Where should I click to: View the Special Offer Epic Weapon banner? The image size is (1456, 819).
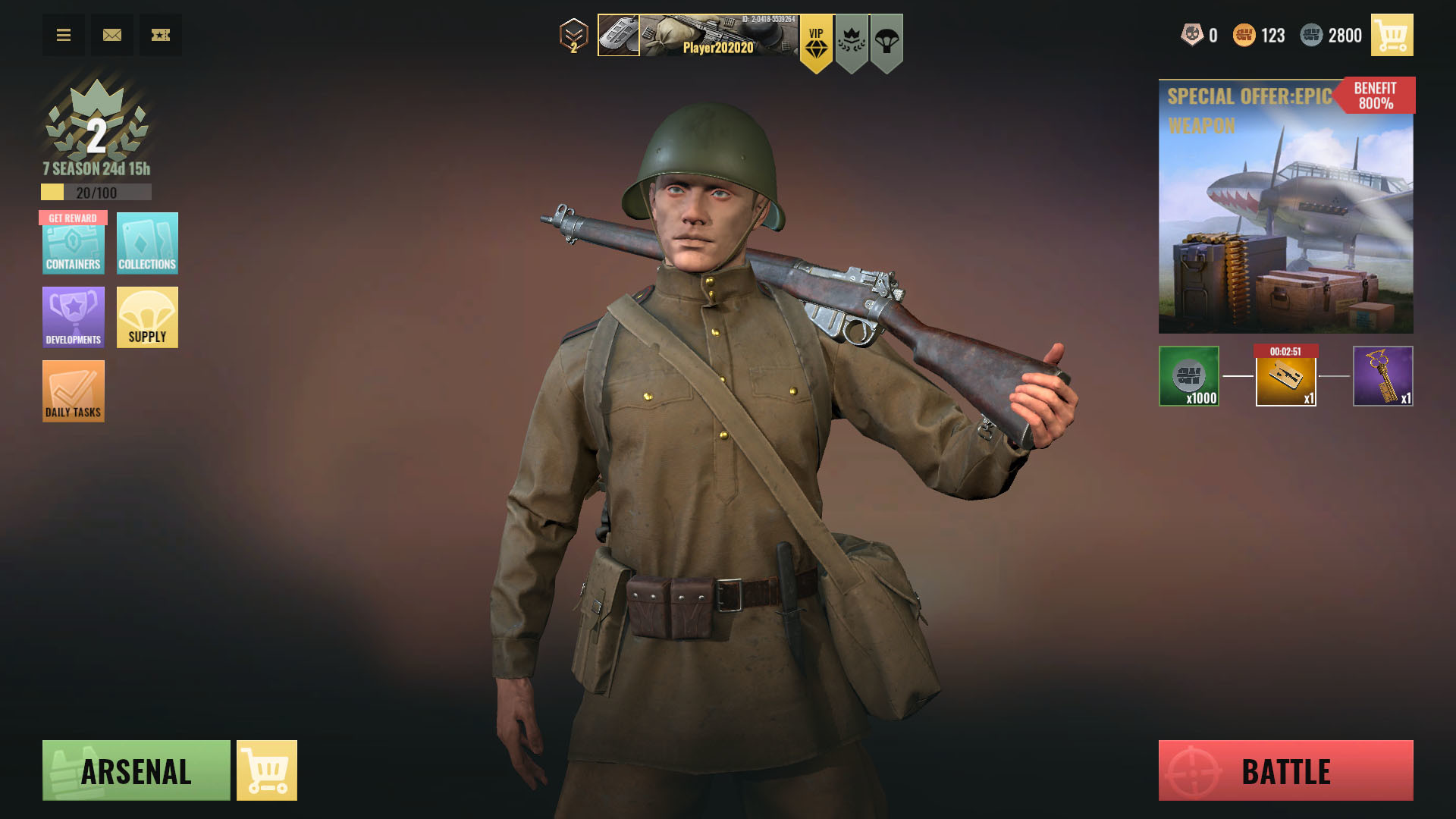1285,206
